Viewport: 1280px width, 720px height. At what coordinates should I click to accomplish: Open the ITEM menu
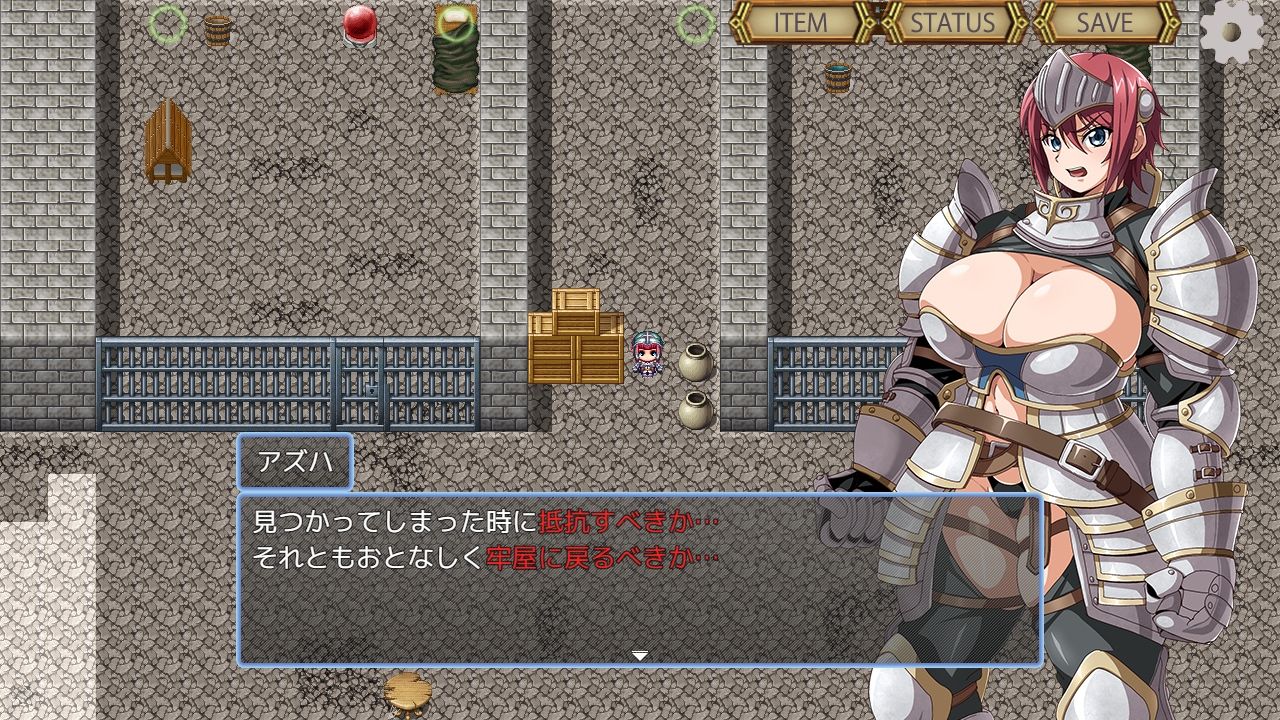pos(801,24)
